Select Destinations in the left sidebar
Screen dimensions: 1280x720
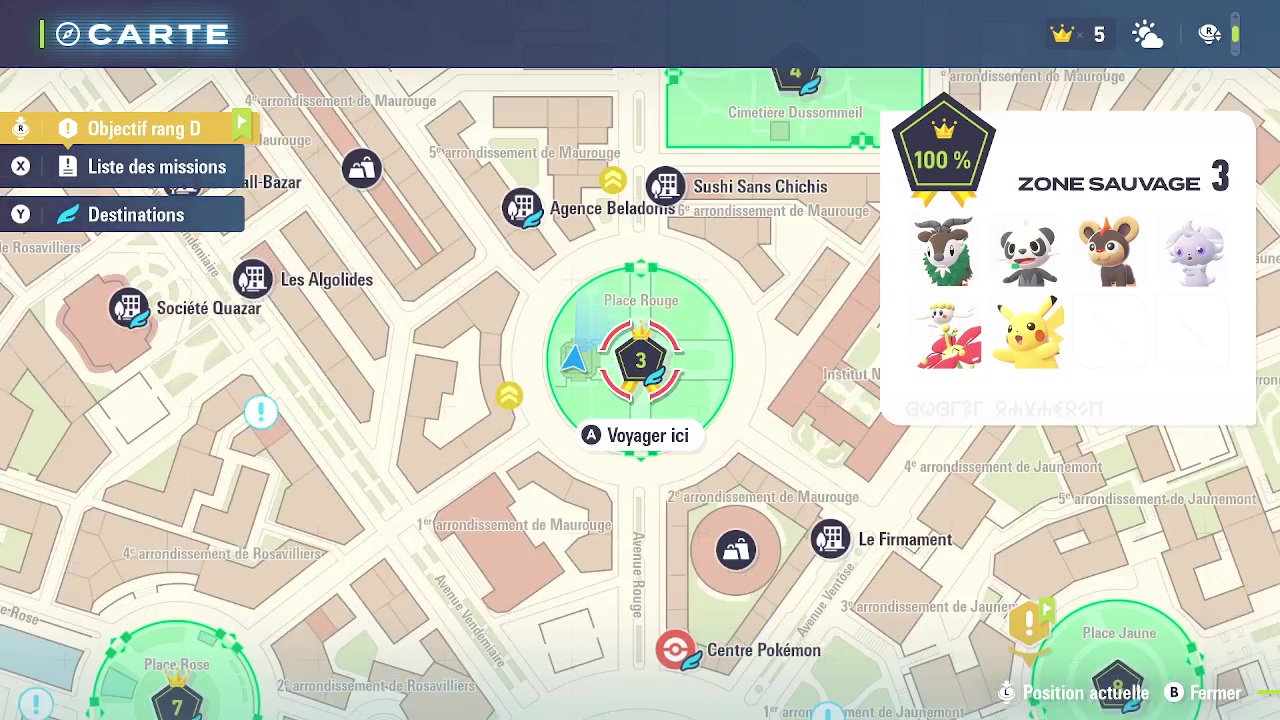(137, 214)
